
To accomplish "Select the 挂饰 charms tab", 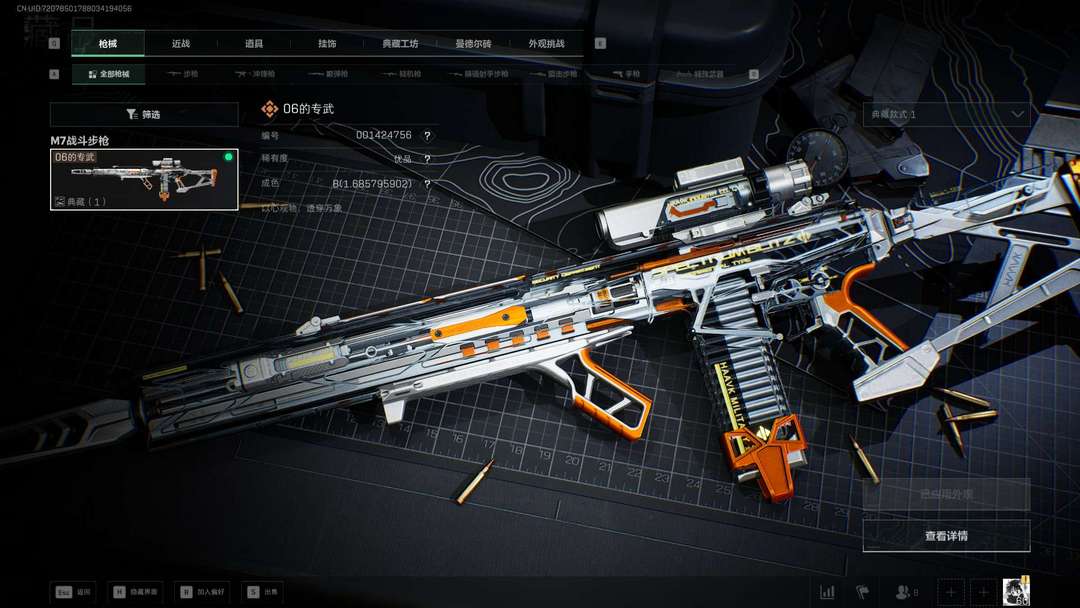I will 327,44.
